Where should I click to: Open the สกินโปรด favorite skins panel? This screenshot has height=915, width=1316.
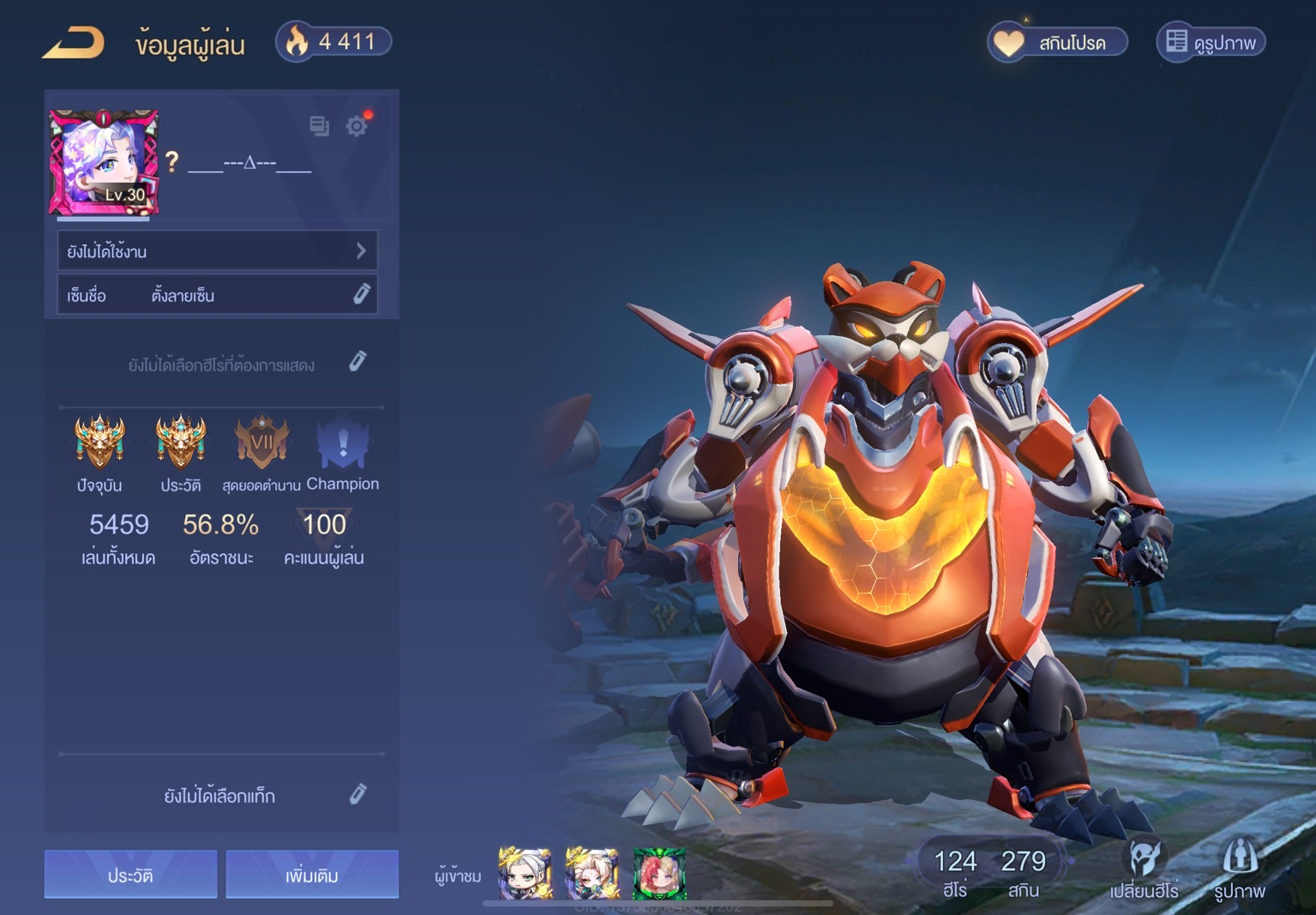pyautogui.click(x=1056, y=40)
